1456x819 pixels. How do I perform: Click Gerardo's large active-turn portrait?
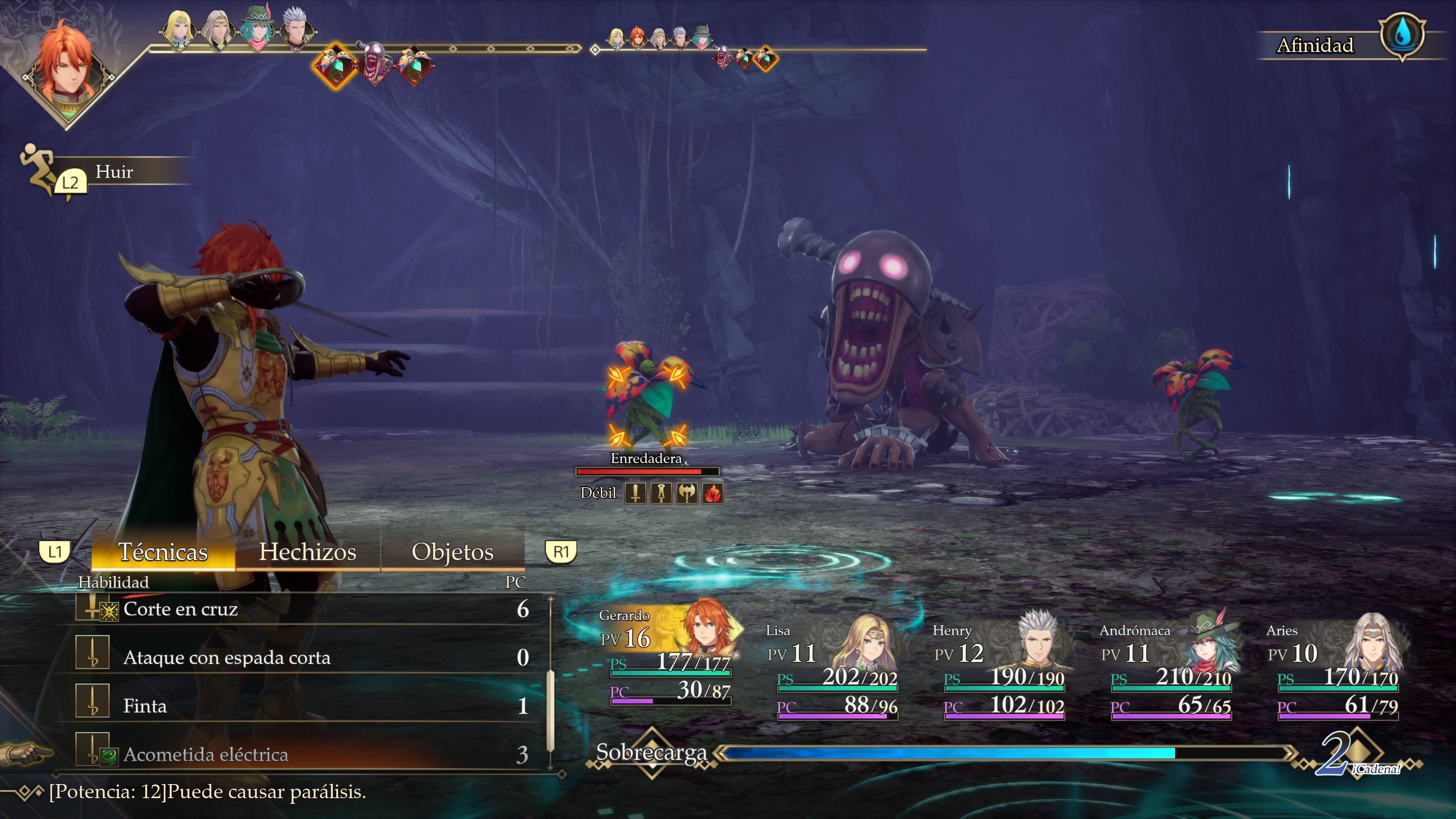[67, 71]
